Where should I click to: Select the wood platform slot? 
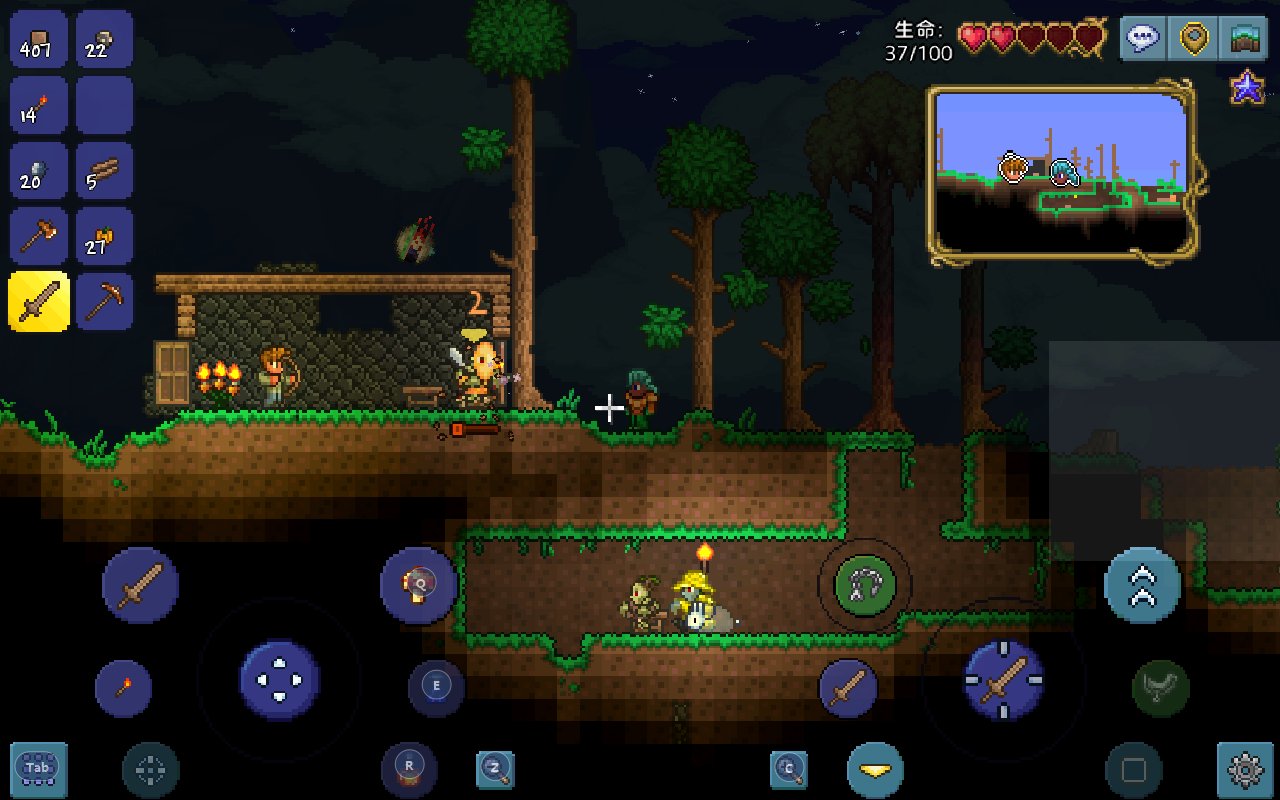[104, 171]
